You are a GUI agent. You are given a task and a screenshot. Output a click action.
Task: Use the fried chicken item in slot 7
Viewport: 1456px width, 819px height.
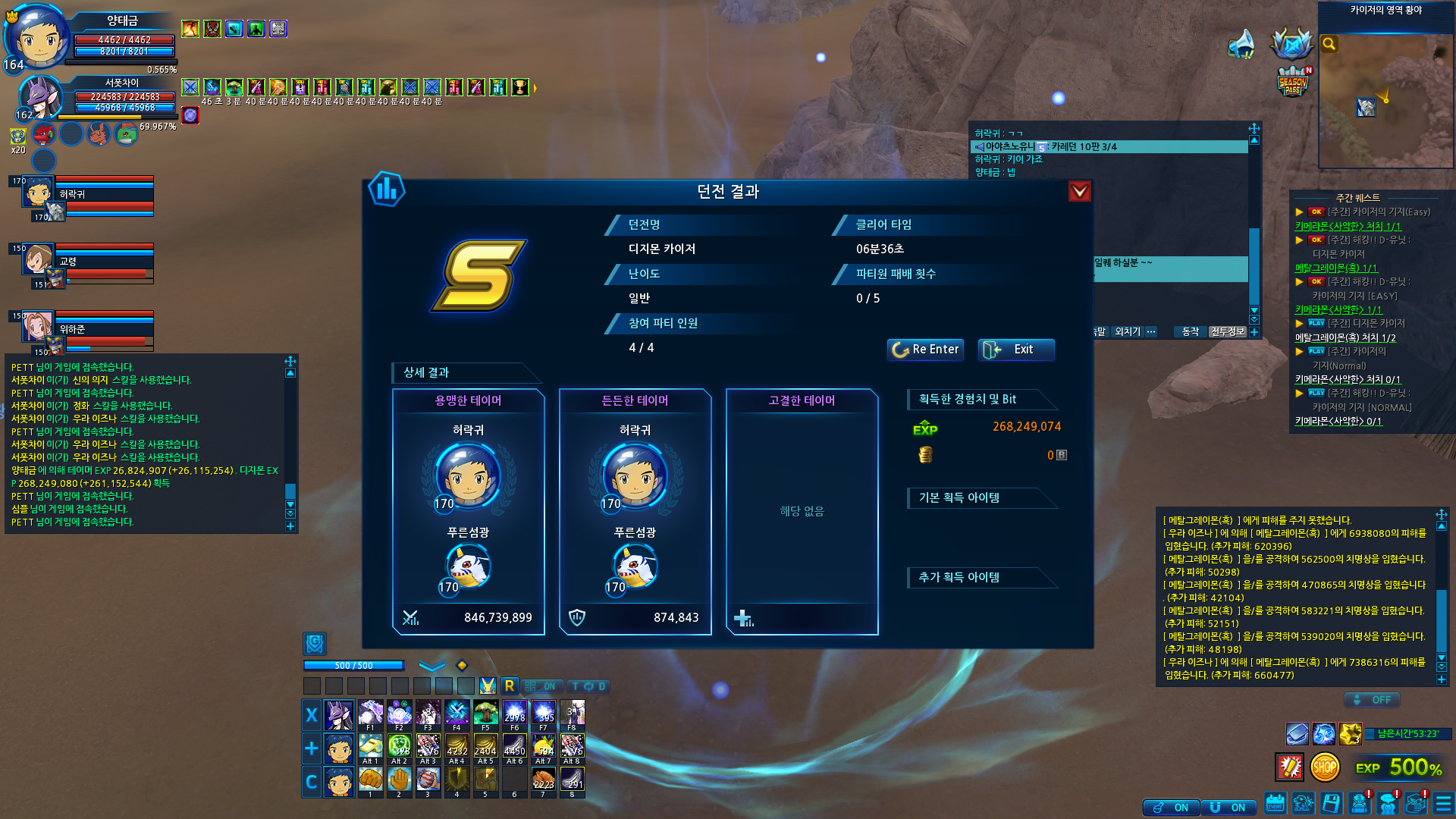pos(543,780)
